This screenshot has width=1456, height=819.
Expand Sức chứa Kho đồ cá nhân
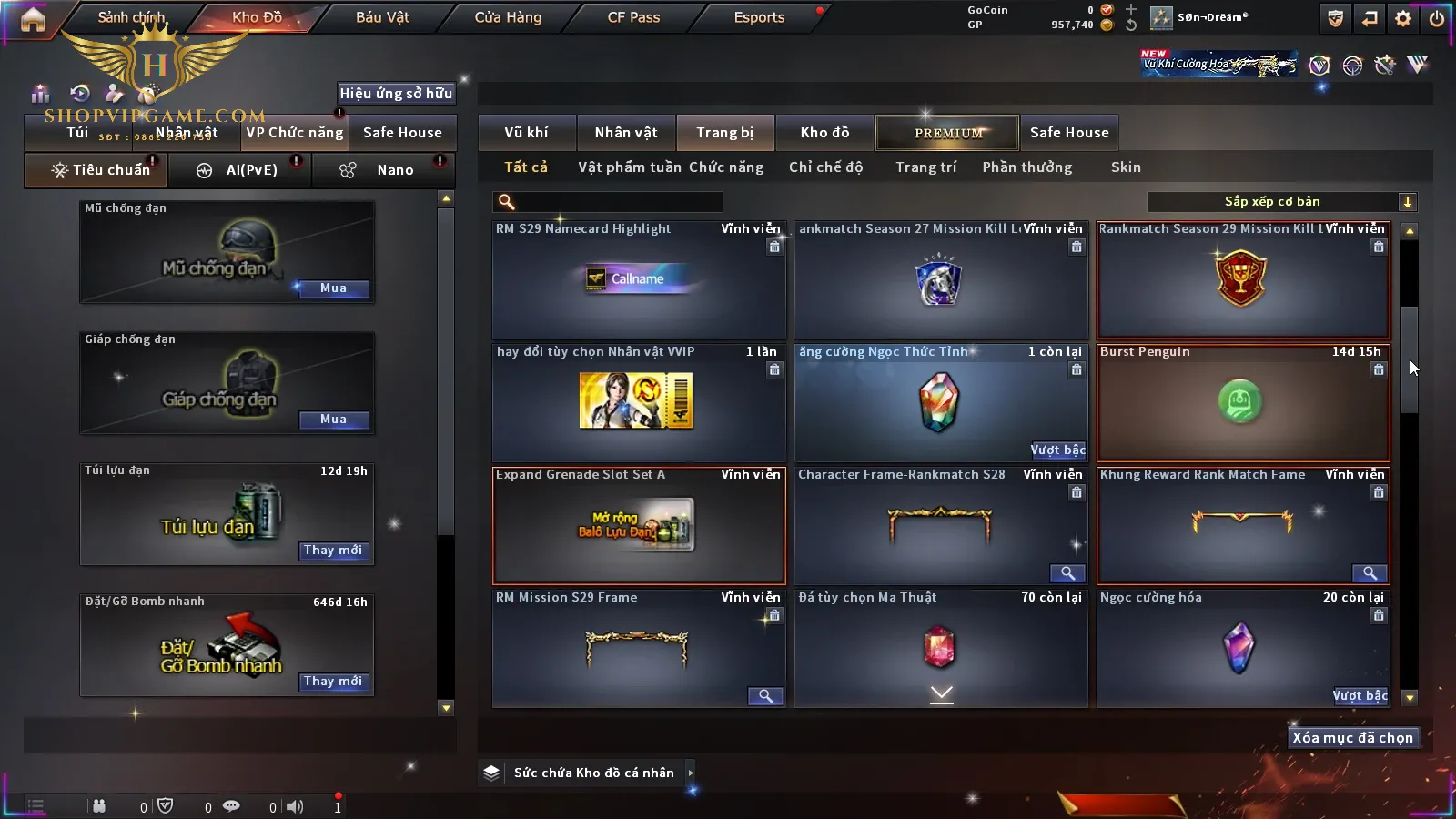pyautogui.click(x=691, y=773)
